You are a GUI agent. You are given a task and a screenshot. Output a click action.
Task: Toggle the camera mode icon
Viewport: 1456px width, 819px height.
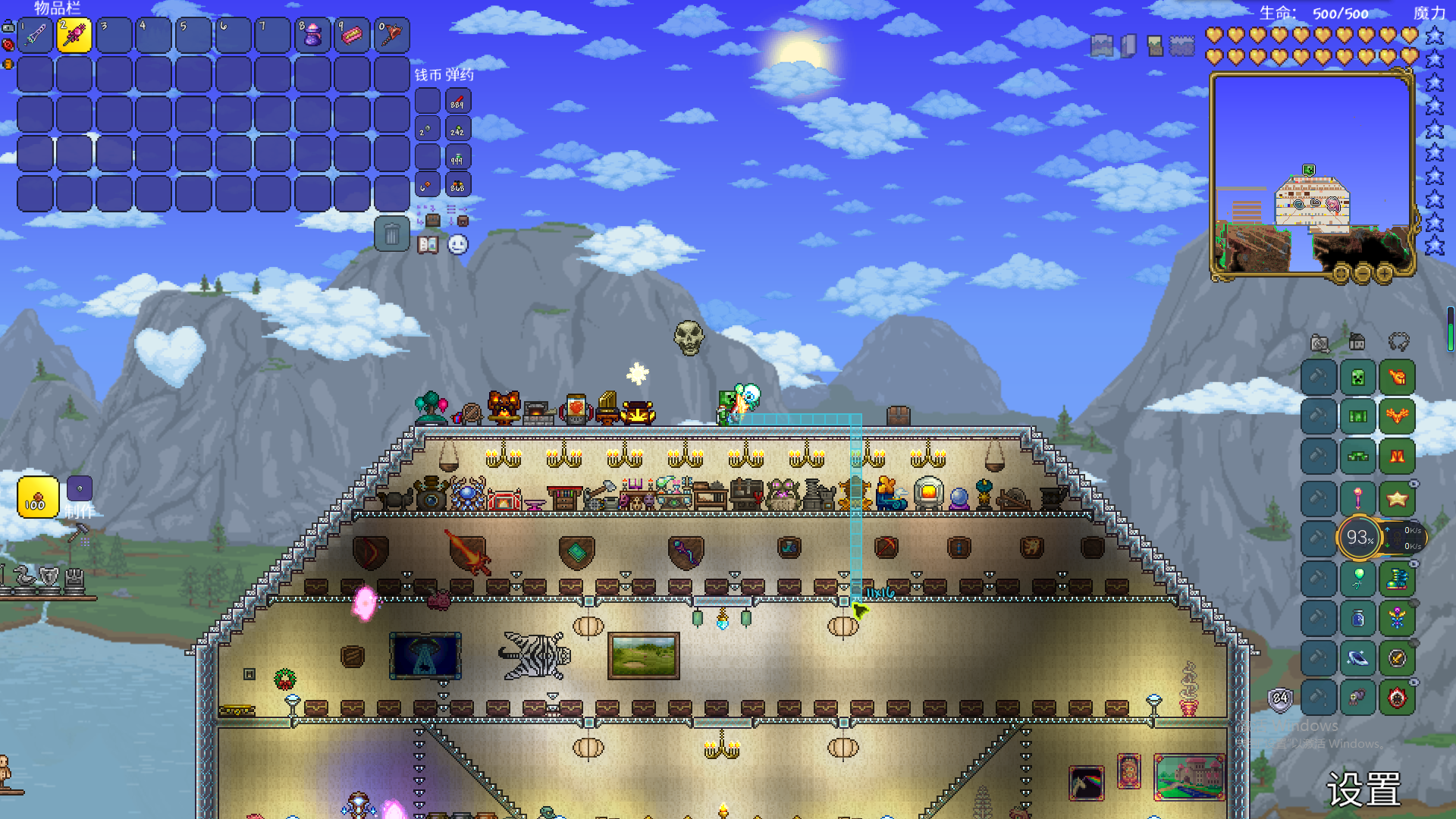point(1319,344)
